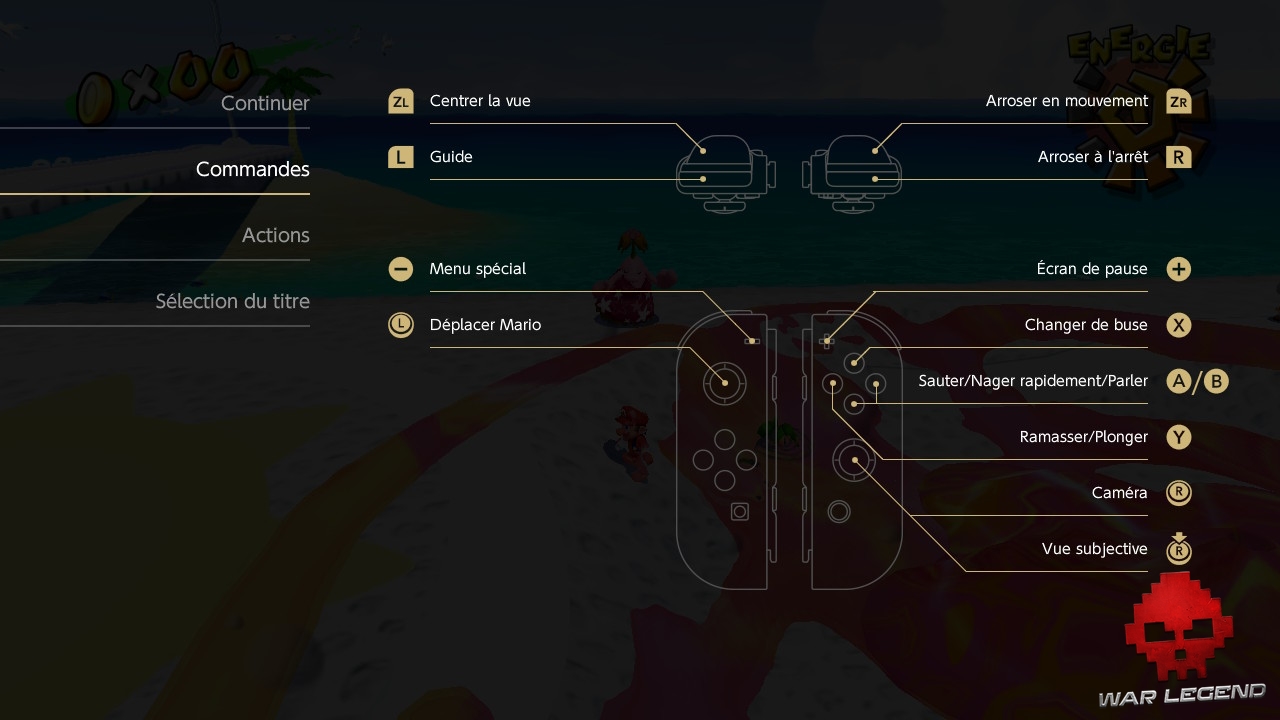Screen dimensions: 1280x720
Task: Select the X button icon for Changer de buse
Action: [1178, 325]
